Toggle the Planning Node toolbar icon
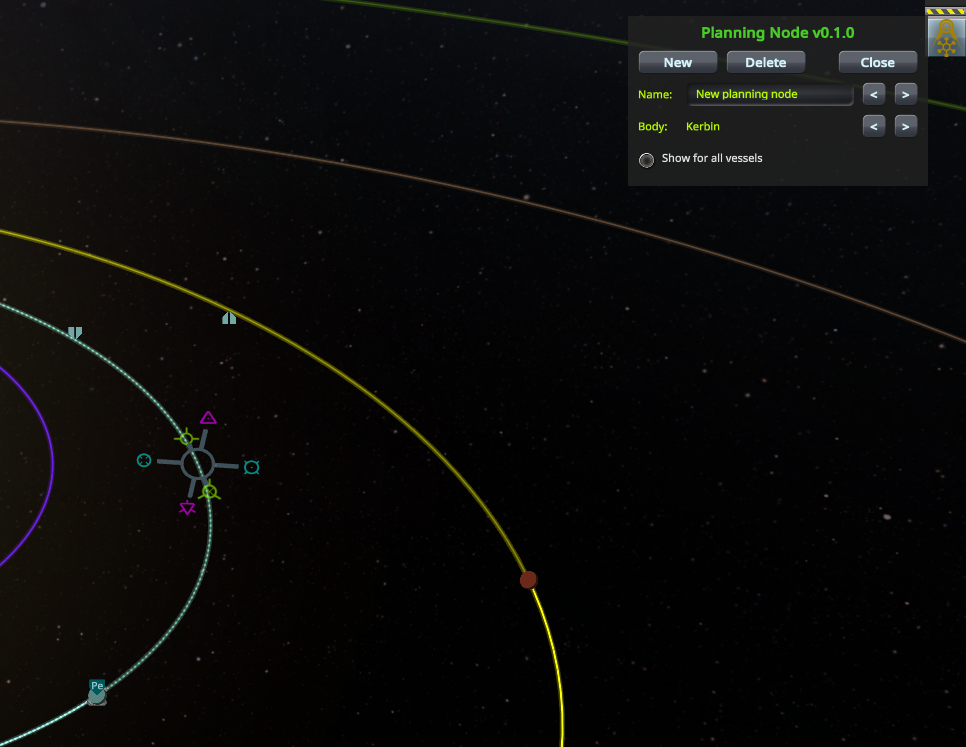Image resolution: width=966 pixels, height=747 pixels. [x=945, y=37]
